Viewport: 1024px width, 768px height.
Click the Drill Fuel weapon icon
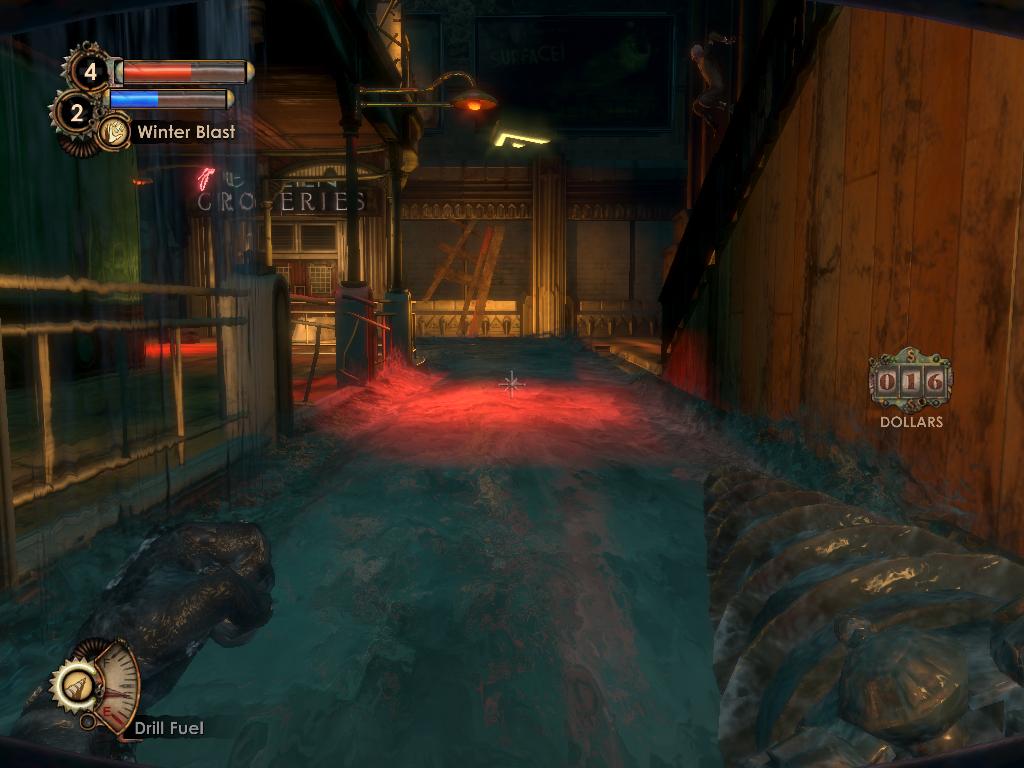point(76,687)
